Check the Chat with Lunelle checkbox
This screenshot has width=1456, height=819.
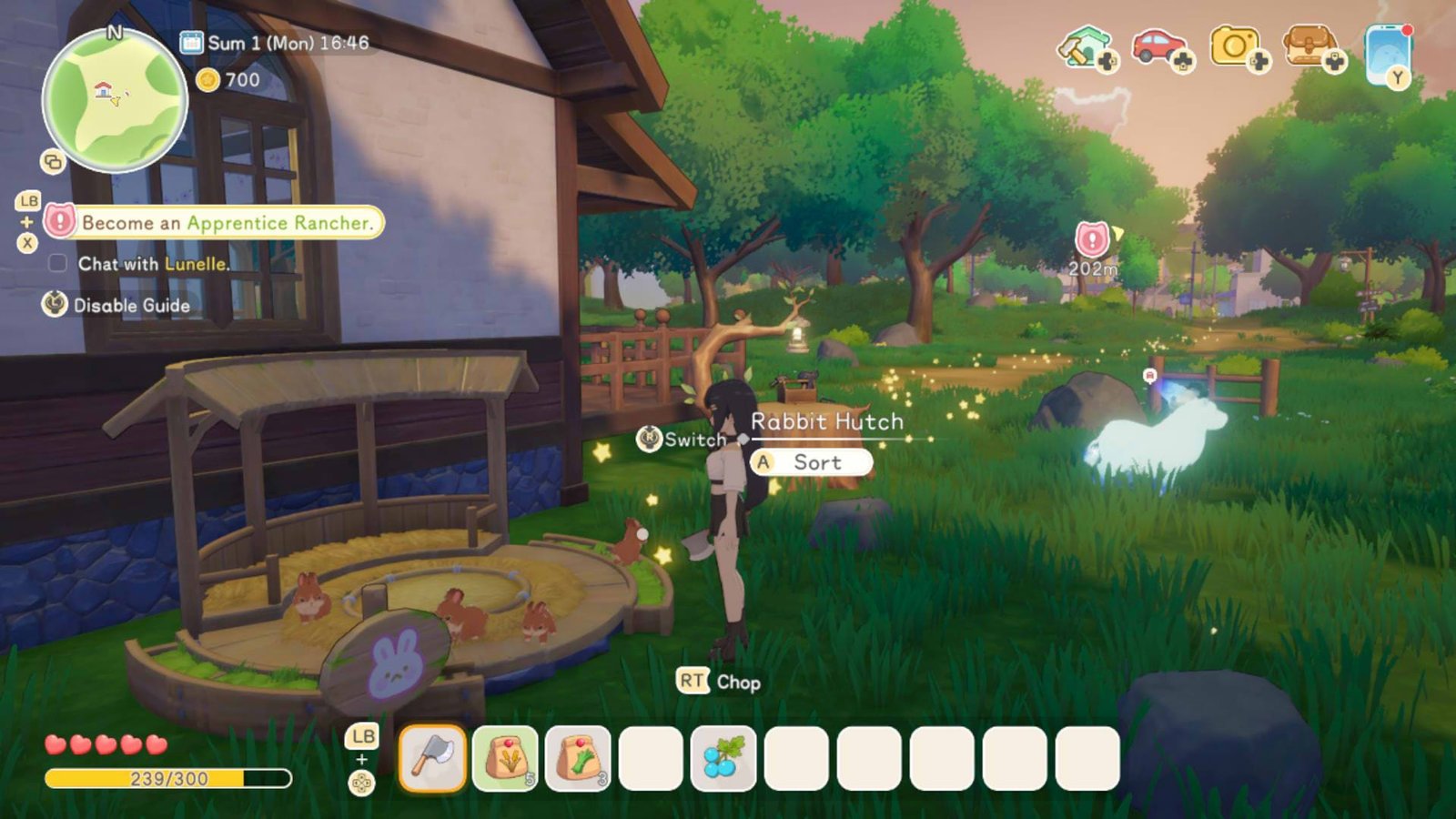click(x=59, y=263)
